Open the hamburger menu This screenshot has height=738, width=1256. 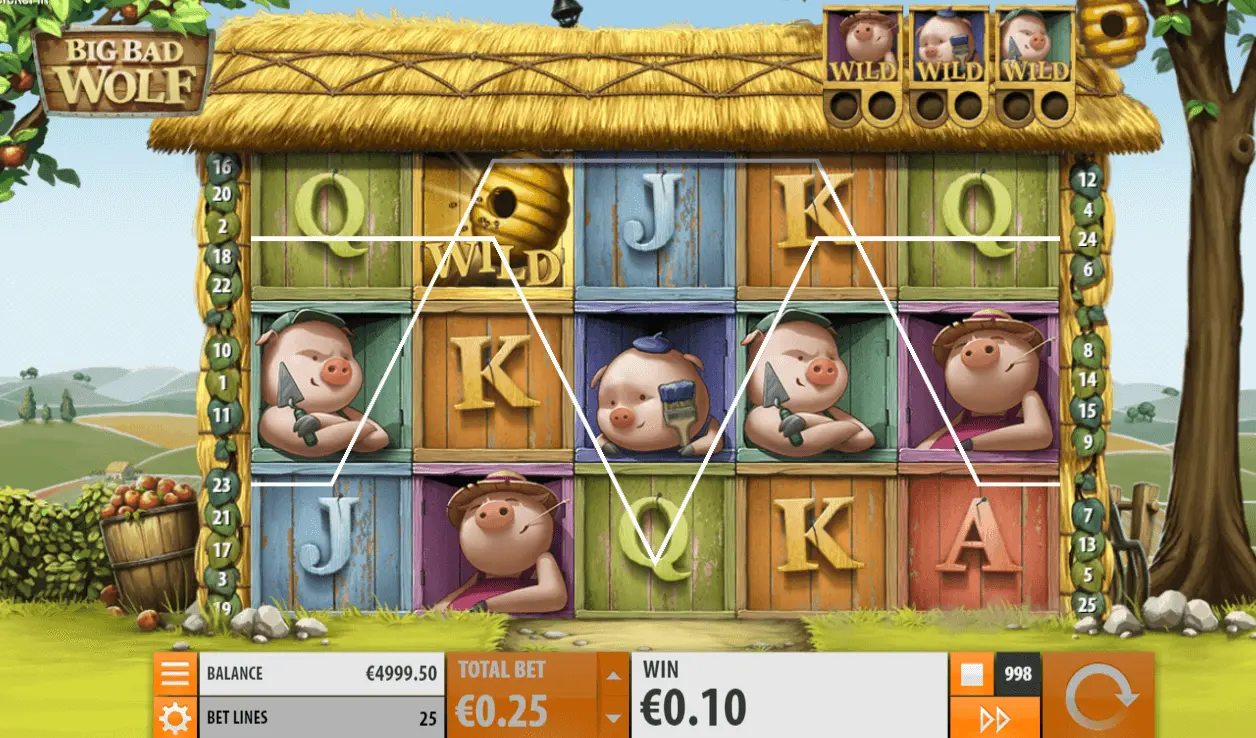pyautogui.click(x=175, y=674)
